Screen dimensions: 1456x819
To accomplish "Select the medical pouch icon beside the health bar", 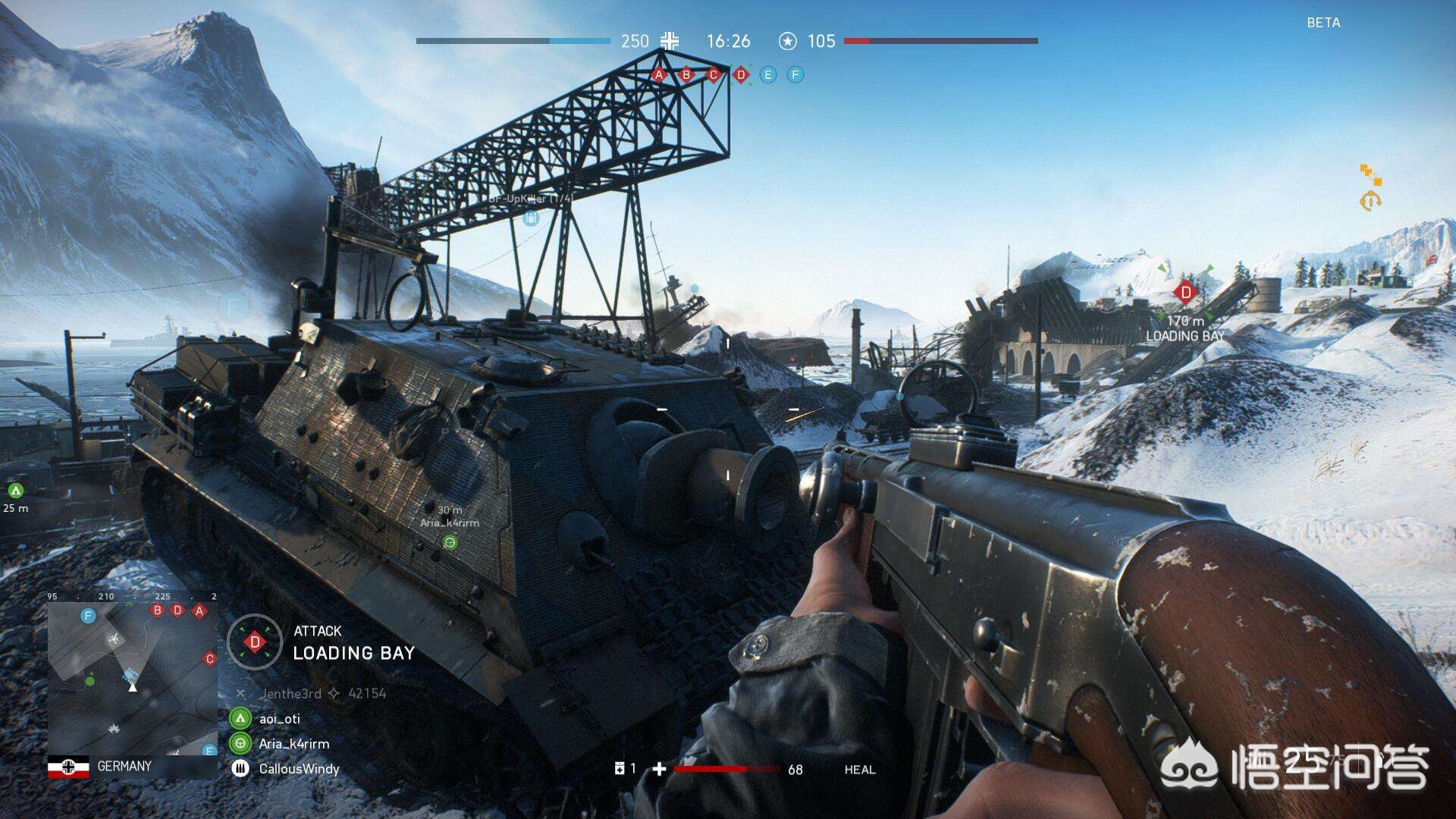I will coord(620,769).
